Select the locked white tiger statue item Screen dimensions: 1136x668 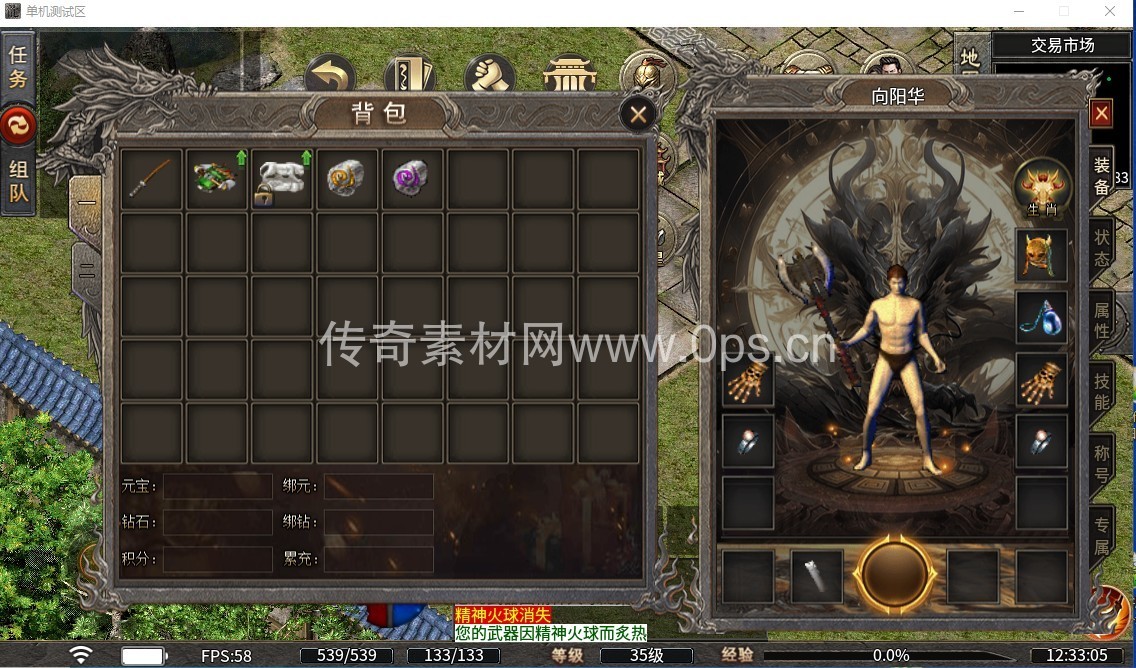[281, 179]
